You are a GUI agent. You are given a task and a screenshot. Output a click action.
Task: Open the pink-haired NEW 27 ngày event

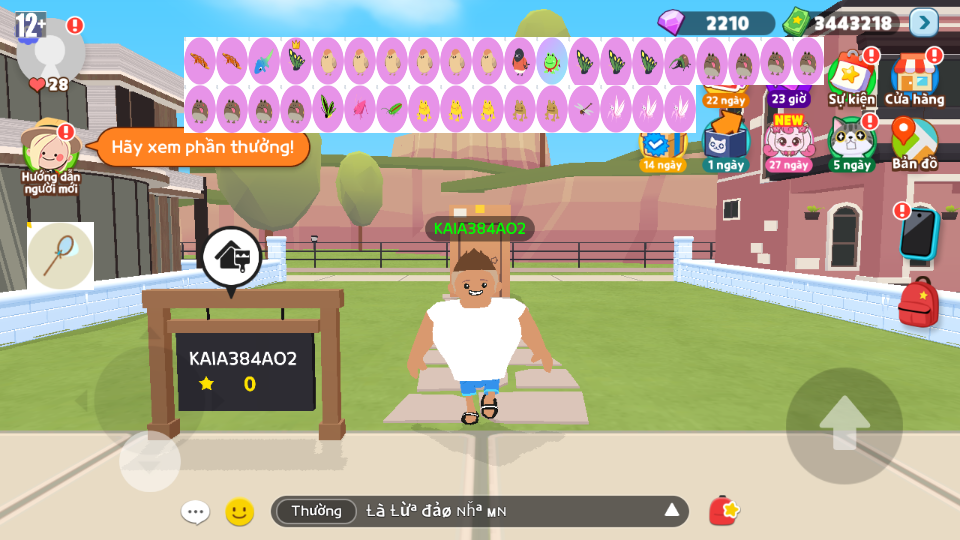pyautogui.click(x=788, y=143)
